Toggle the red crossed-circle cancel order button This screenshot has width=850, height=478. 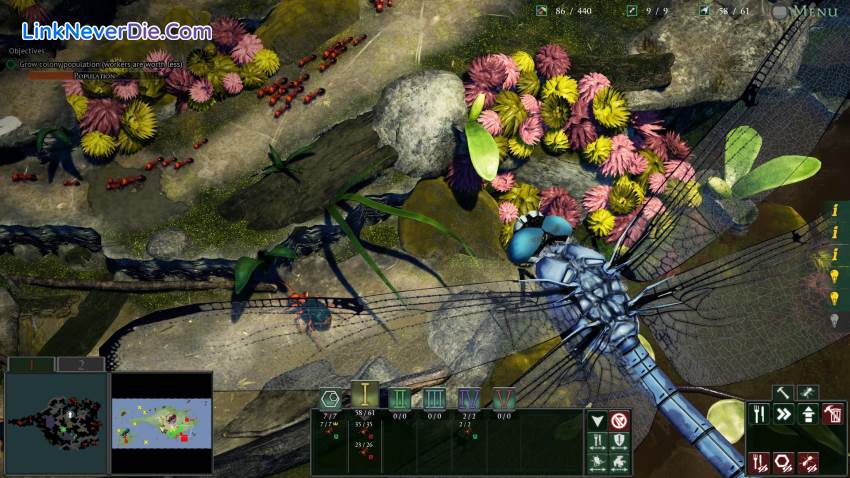[x=619, y=420]
